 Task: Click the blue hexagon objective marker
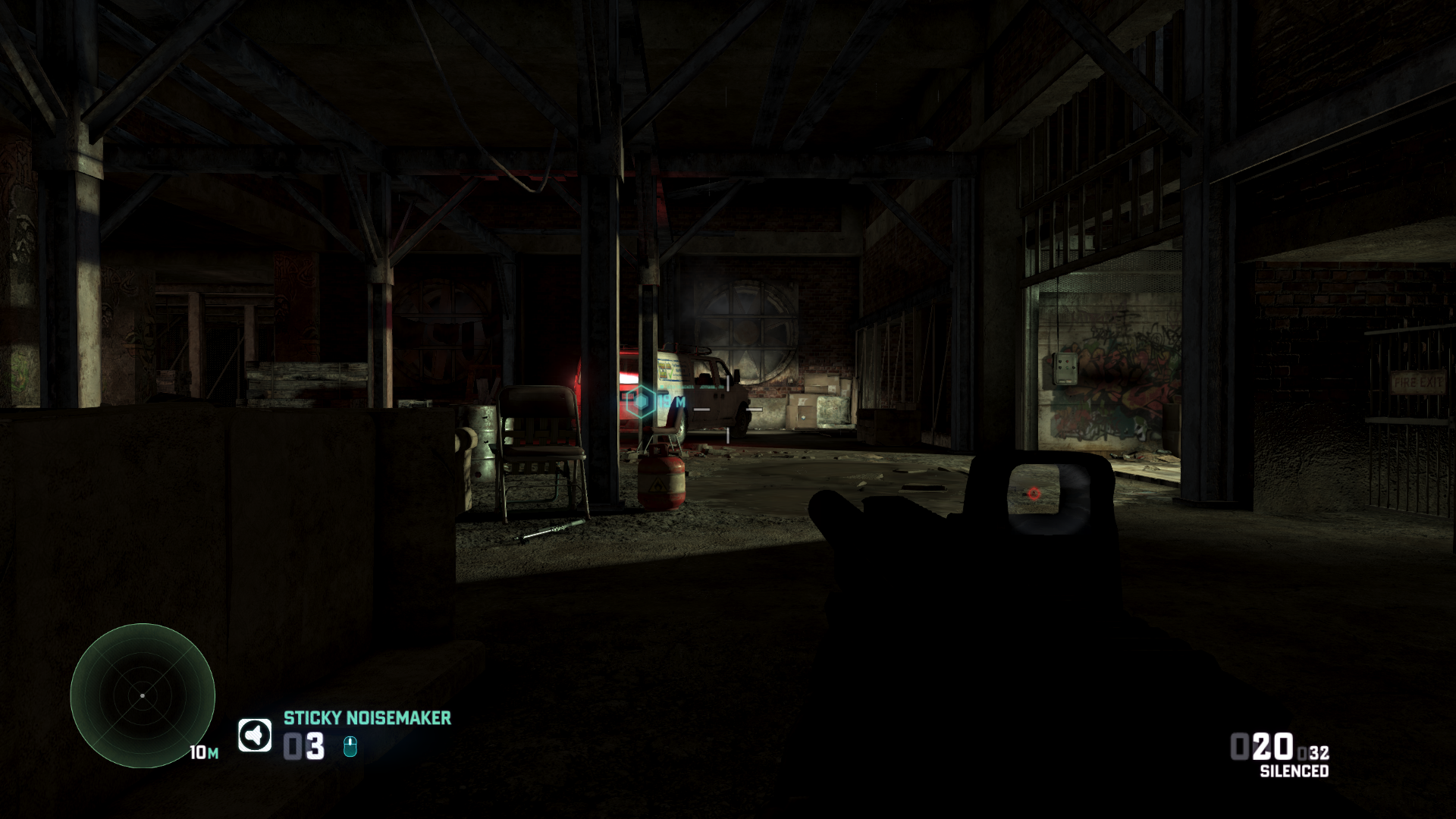[642, 402]
